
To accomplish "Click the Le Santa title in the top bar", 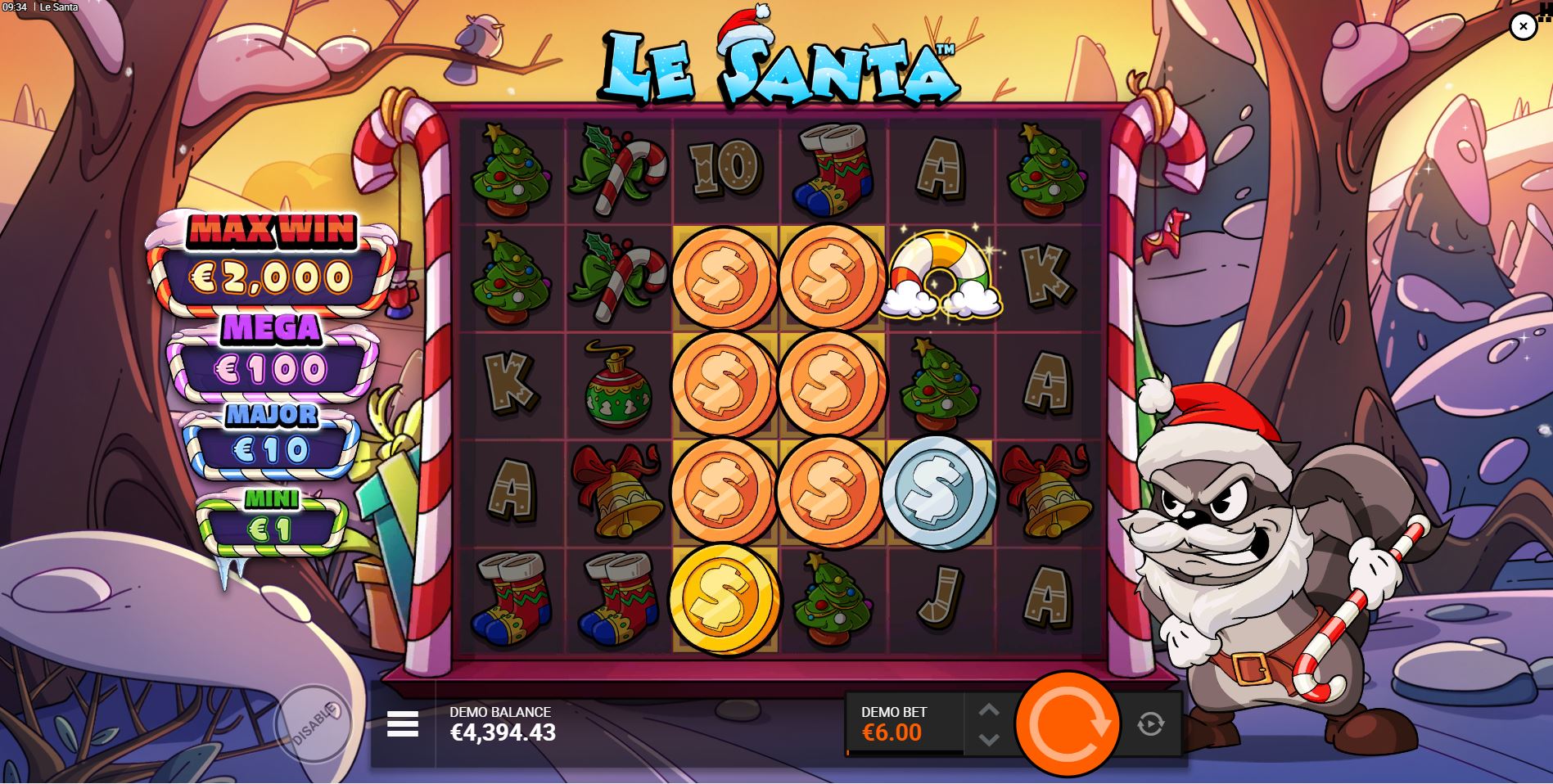I will point(58,7).
